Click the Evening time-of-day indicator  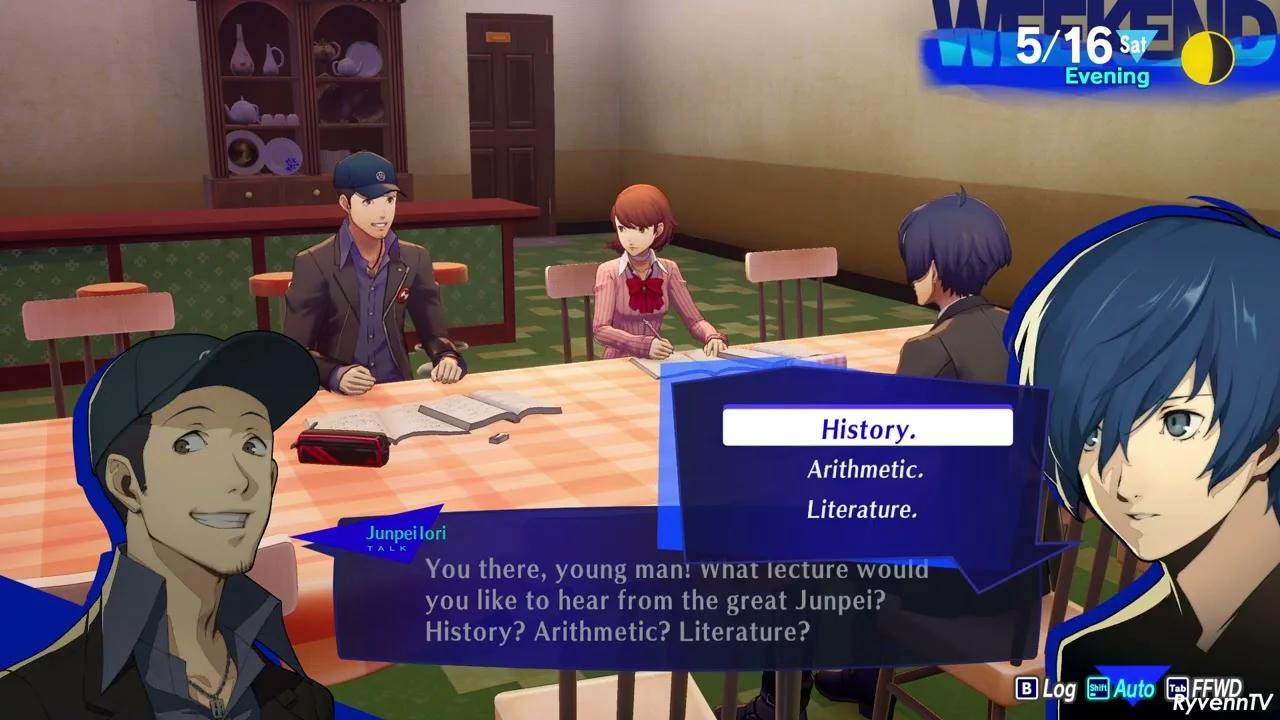(x=1107, y=75)
